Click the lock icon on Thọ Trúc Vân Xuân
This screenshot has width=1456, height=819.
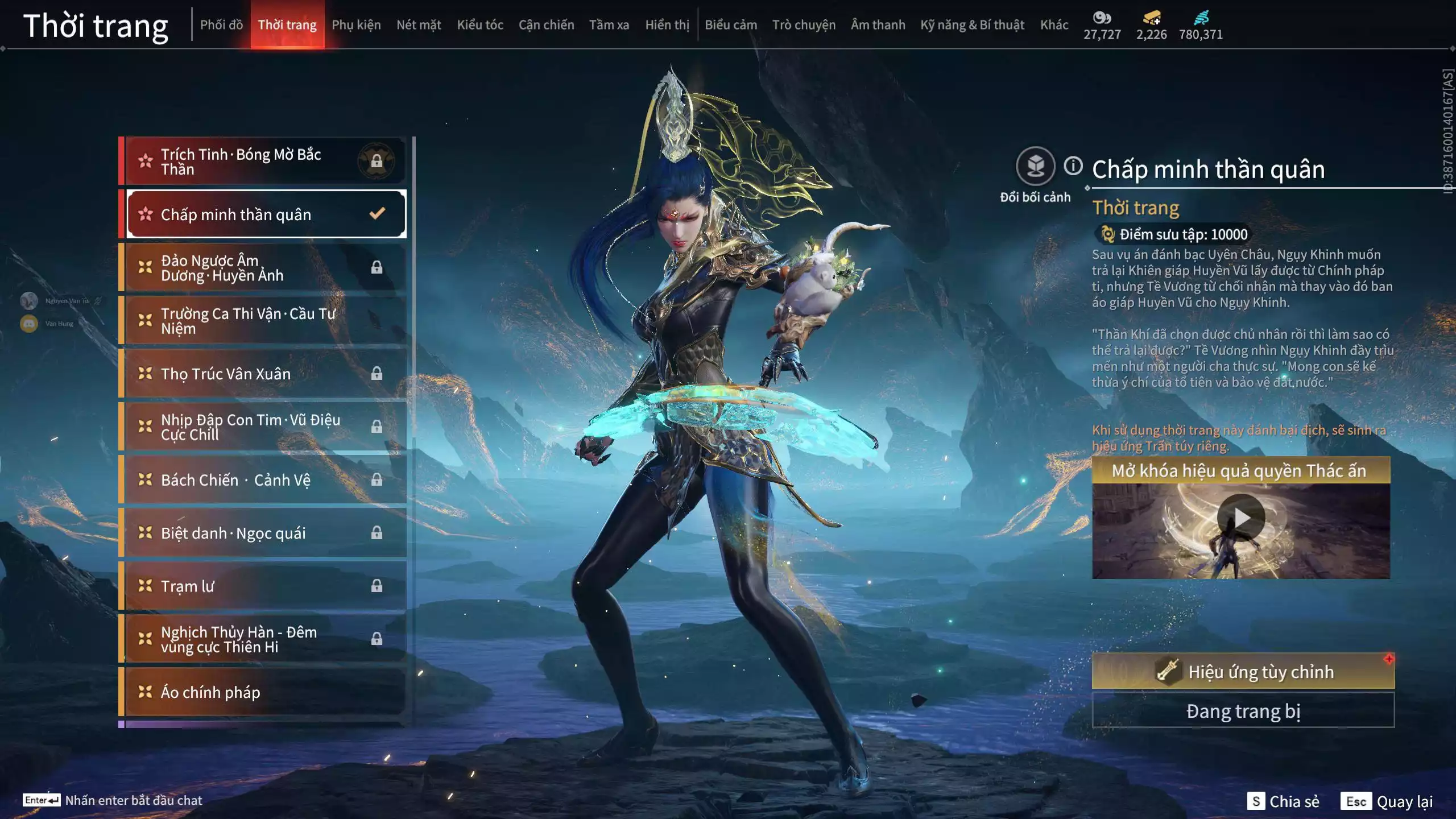coord(377,374)
